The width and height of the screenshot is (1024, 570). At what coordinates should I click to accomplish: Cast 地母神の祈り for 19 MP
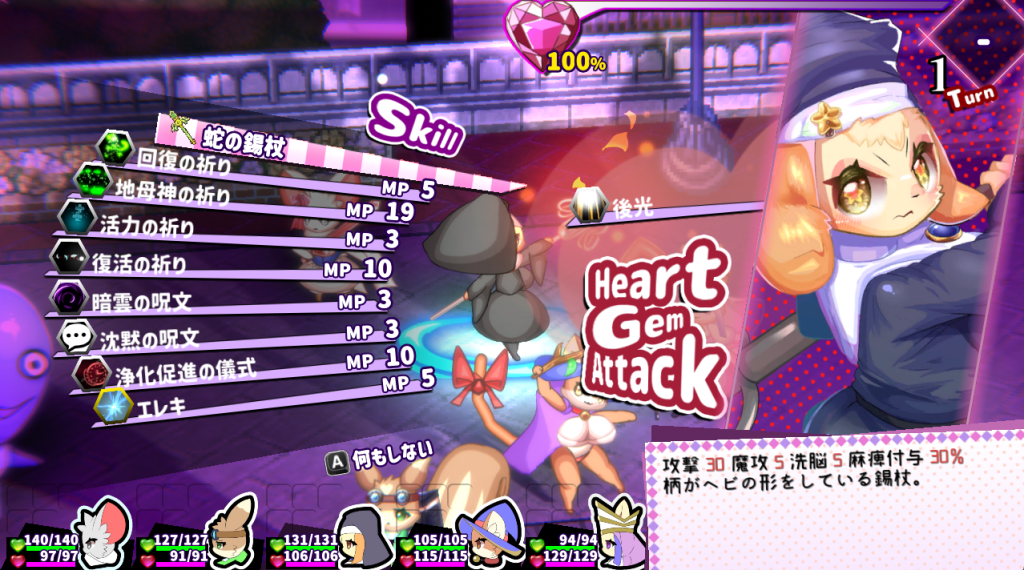(174, 189)
